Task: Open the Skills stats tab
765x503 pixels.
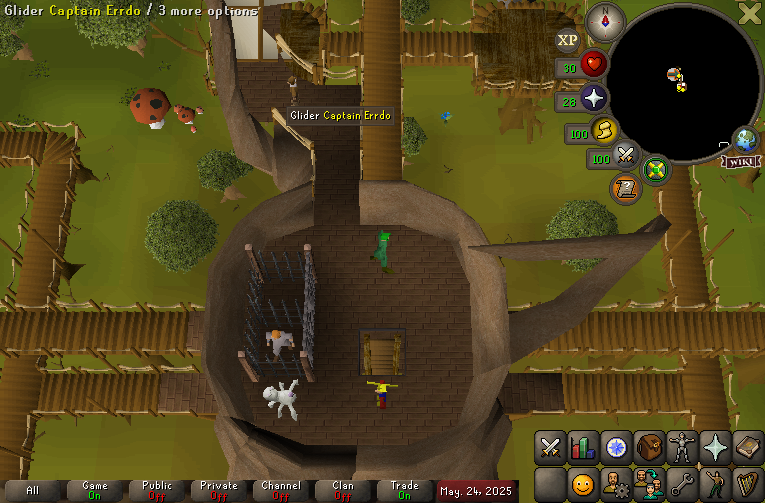Action: pyautogui.click(x=583, y=447)
